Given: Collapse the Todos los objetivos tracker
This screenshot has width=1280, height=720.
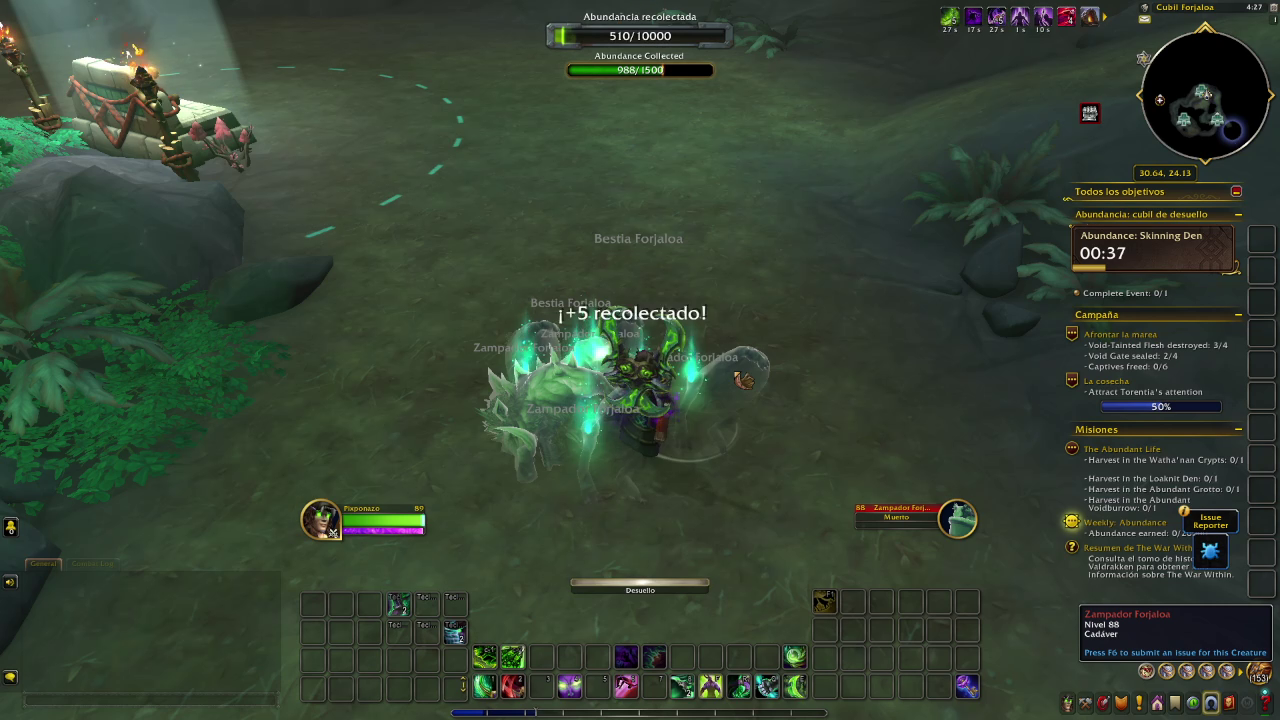Looking at the screenshot, I should tap(1236, 191).
